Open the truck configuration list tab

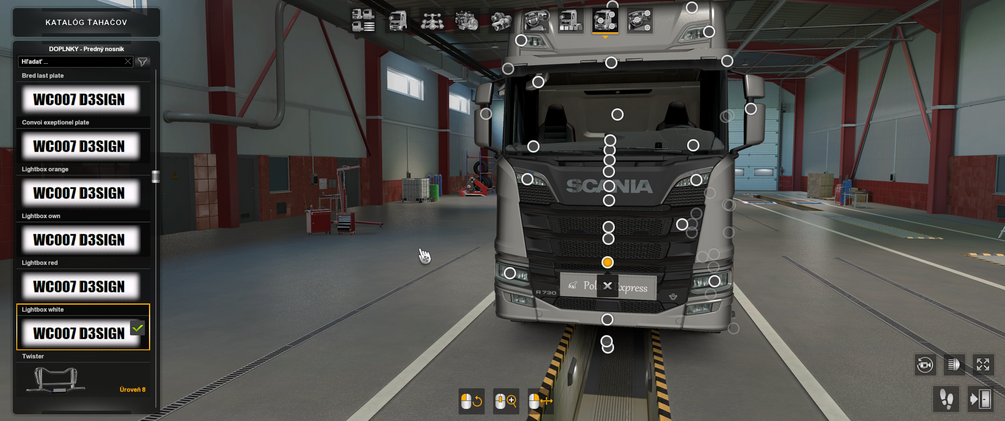(x=363, y=20)
